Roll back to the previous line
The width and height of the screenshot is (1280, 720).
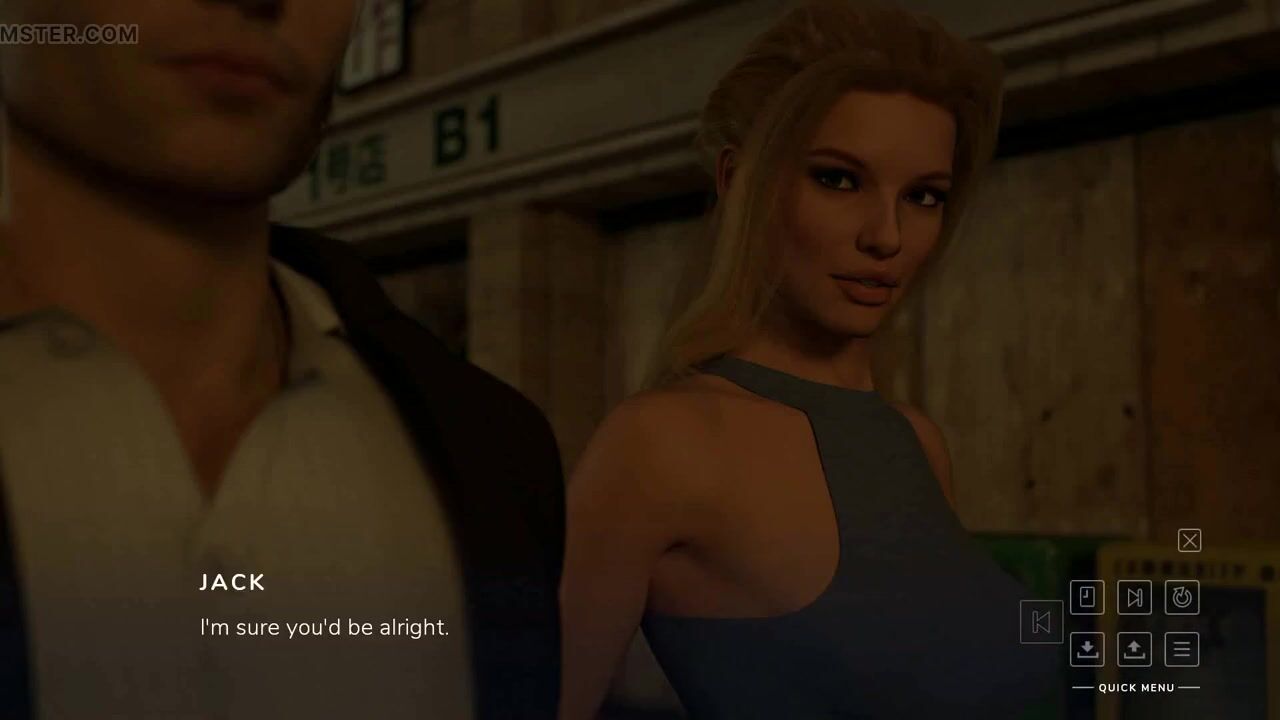(x=1041, y=622)
